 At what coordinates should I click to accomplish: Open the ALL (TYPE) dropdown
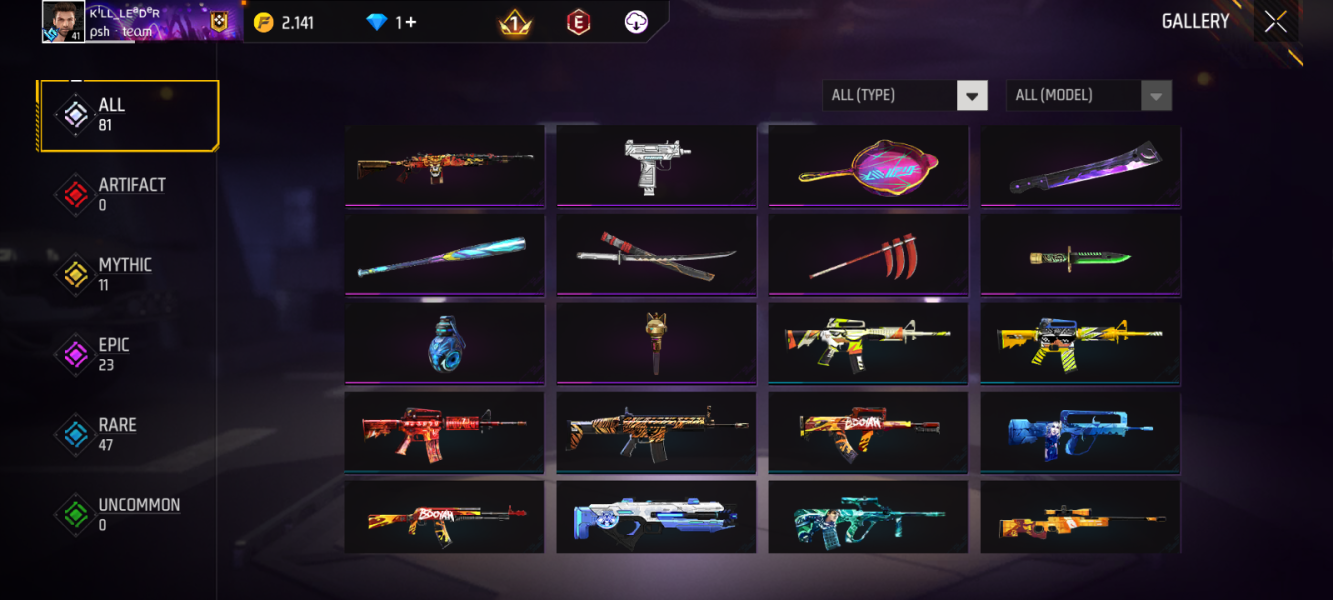[x=904, y=96]
